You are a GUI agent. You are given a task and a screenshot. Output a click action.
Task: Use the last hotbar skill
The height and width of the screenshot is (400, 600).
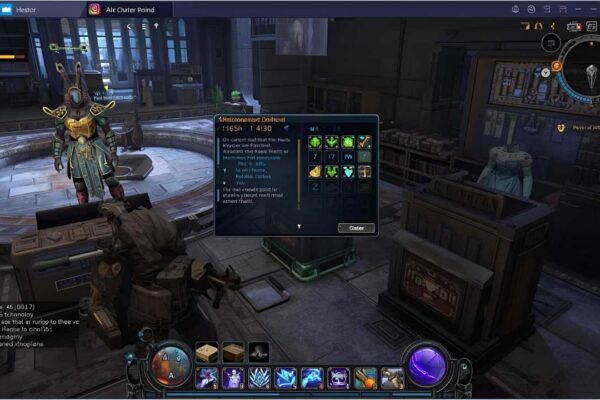click(391, 378)
